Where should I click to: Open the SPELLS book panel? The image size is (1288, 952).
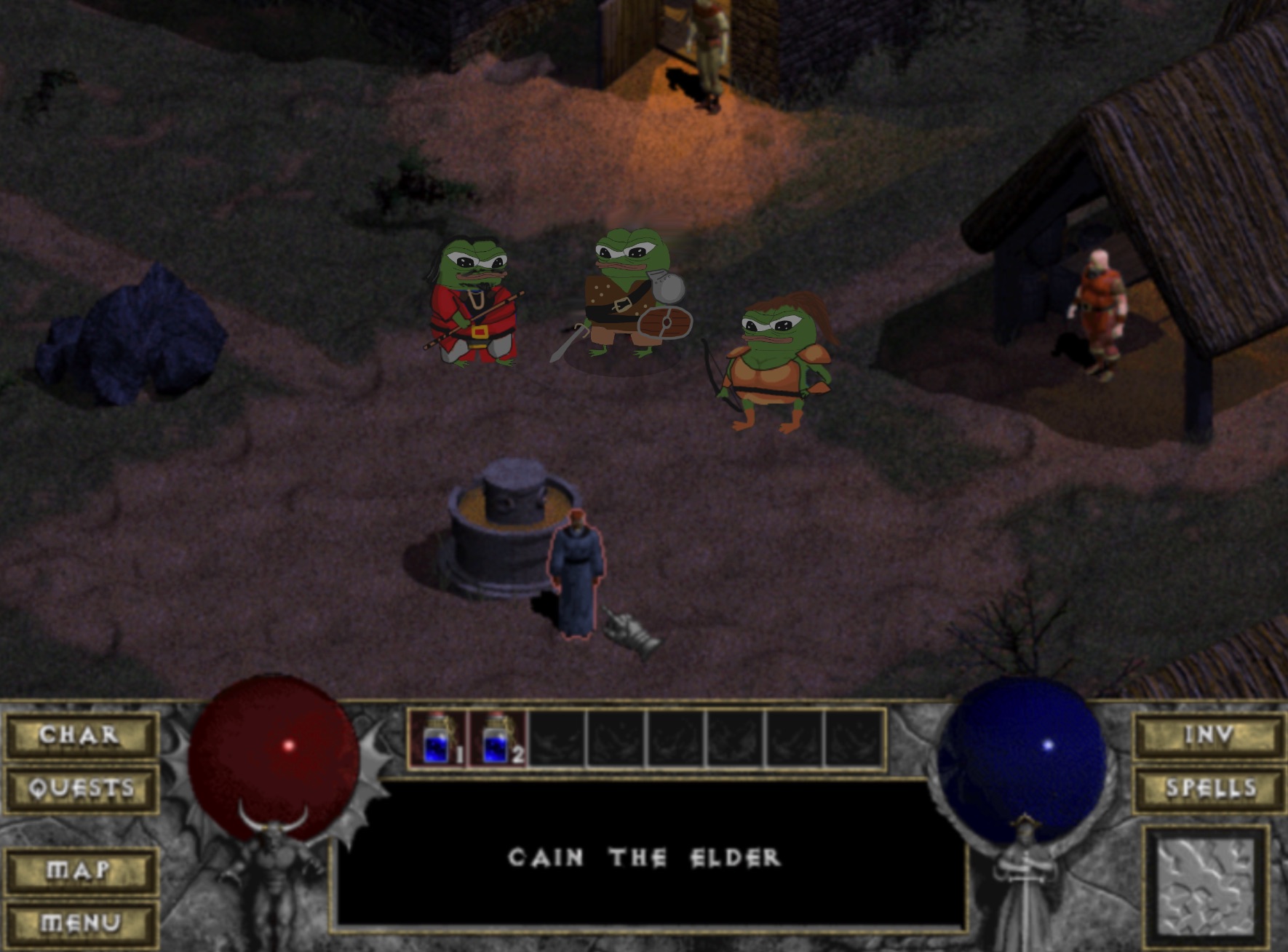click(x=1209, y=788)
